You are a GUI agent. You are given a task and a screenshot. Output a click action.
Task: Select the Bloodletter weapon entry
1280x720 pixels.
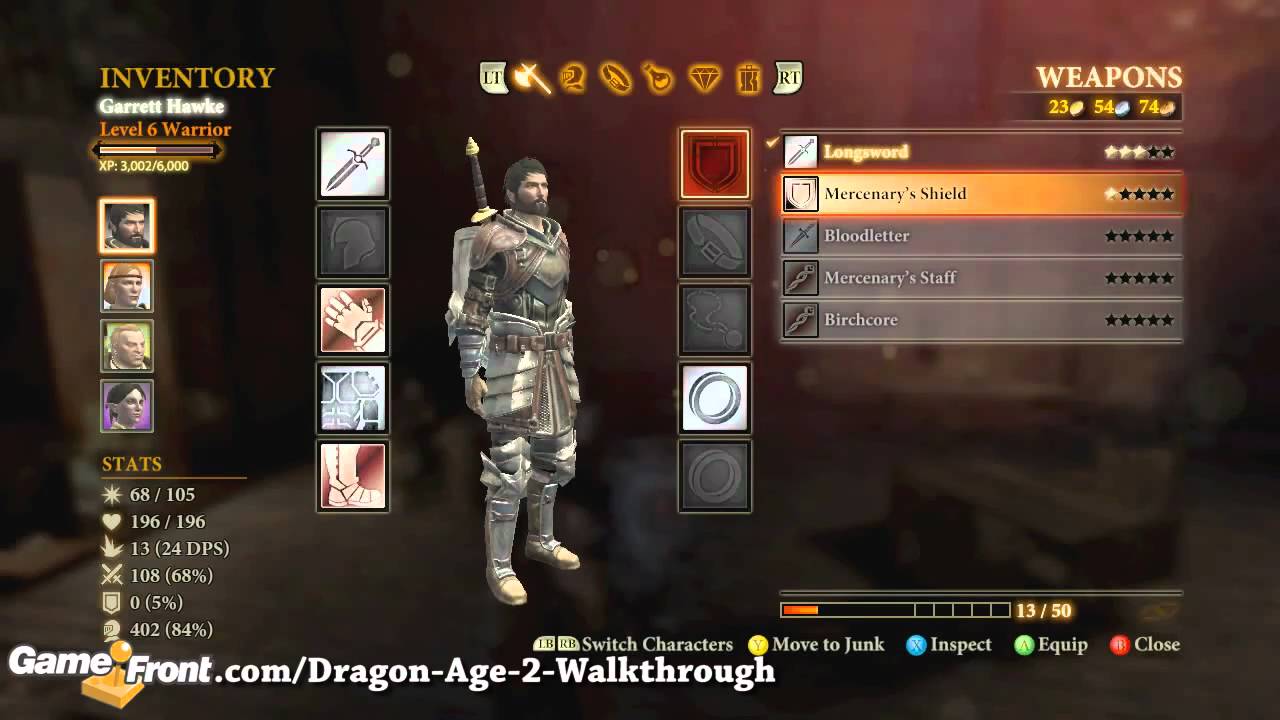980,236
